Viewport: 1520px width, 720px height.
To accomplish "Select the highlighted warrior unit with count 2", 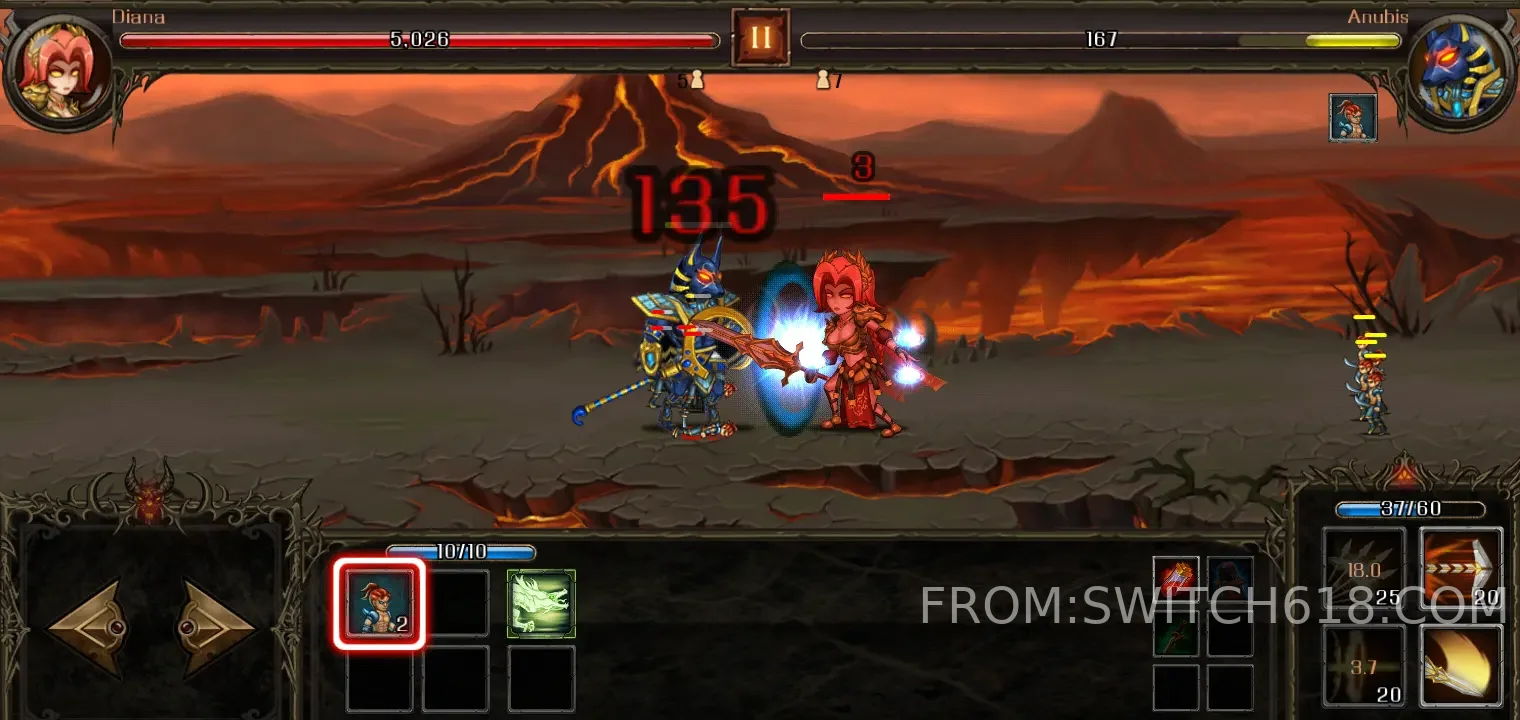I will pyautogui.click(x=379, y=603).
